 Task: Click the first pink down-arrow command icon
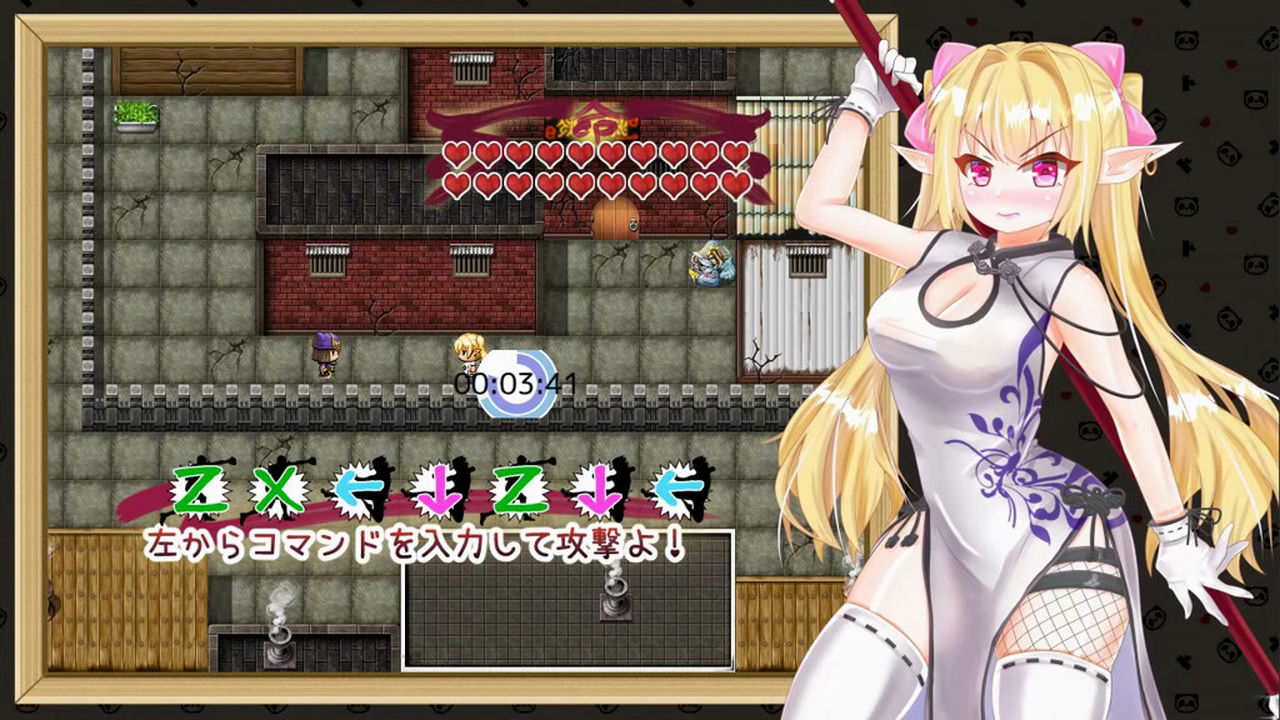click(x=440, y=490)
